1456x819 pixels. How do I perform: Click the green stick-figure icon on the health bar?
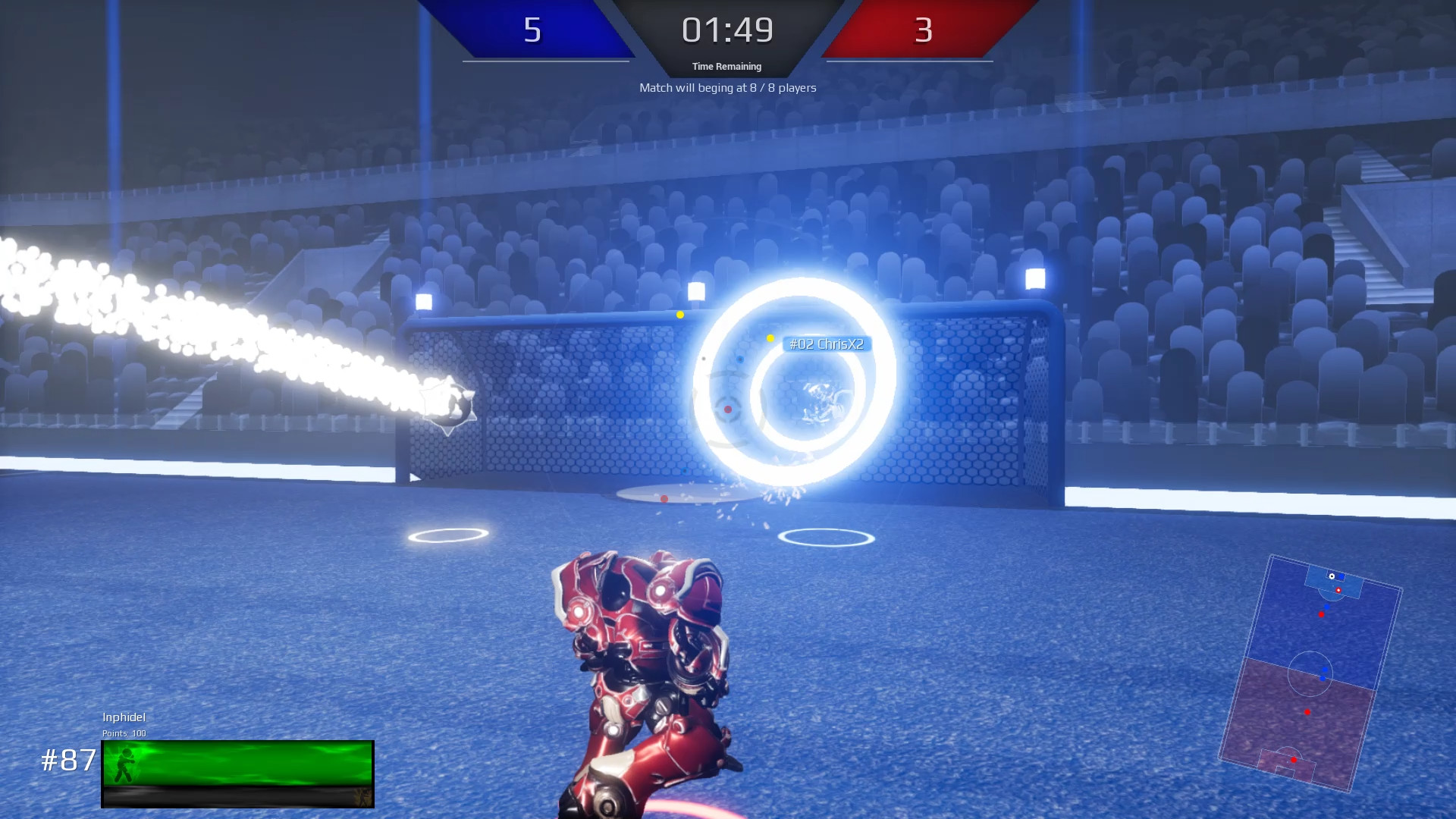pyautogui.click(x=125, y=764)
